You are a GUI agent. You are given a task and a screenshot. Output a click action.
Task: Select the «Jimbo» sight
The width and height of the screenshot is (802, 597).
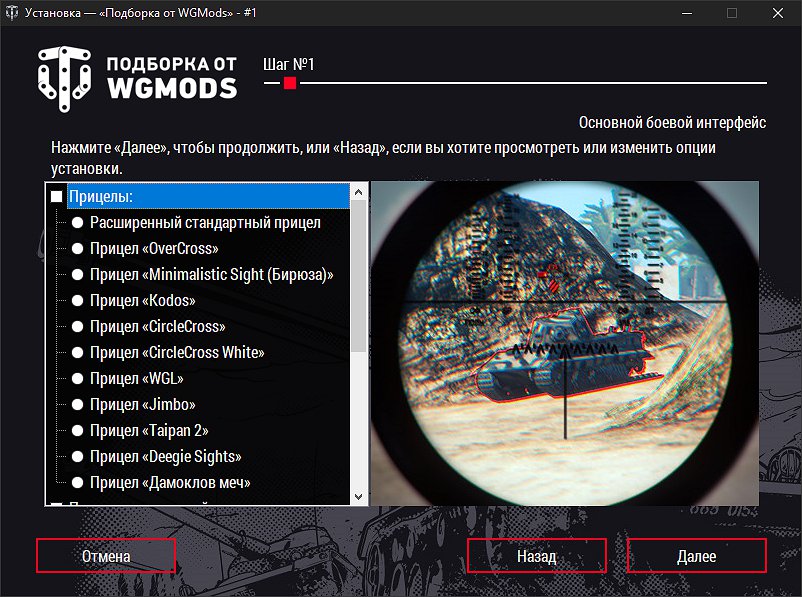pos(77,404)
